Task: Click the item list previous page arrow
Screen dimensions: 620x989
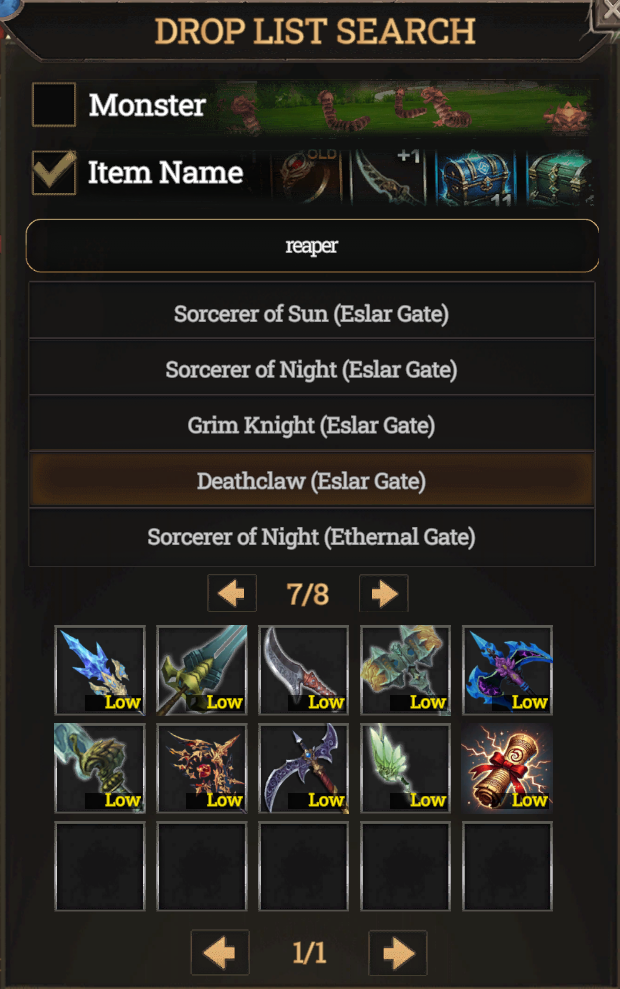Action: [x=220, y=952]
